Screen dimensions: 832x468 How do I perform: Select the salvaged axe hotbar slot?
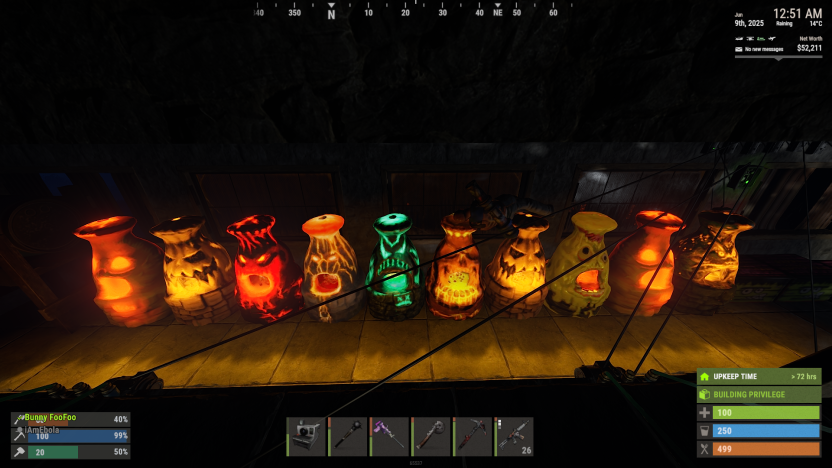pyautogui.click(x=431, y=436)
